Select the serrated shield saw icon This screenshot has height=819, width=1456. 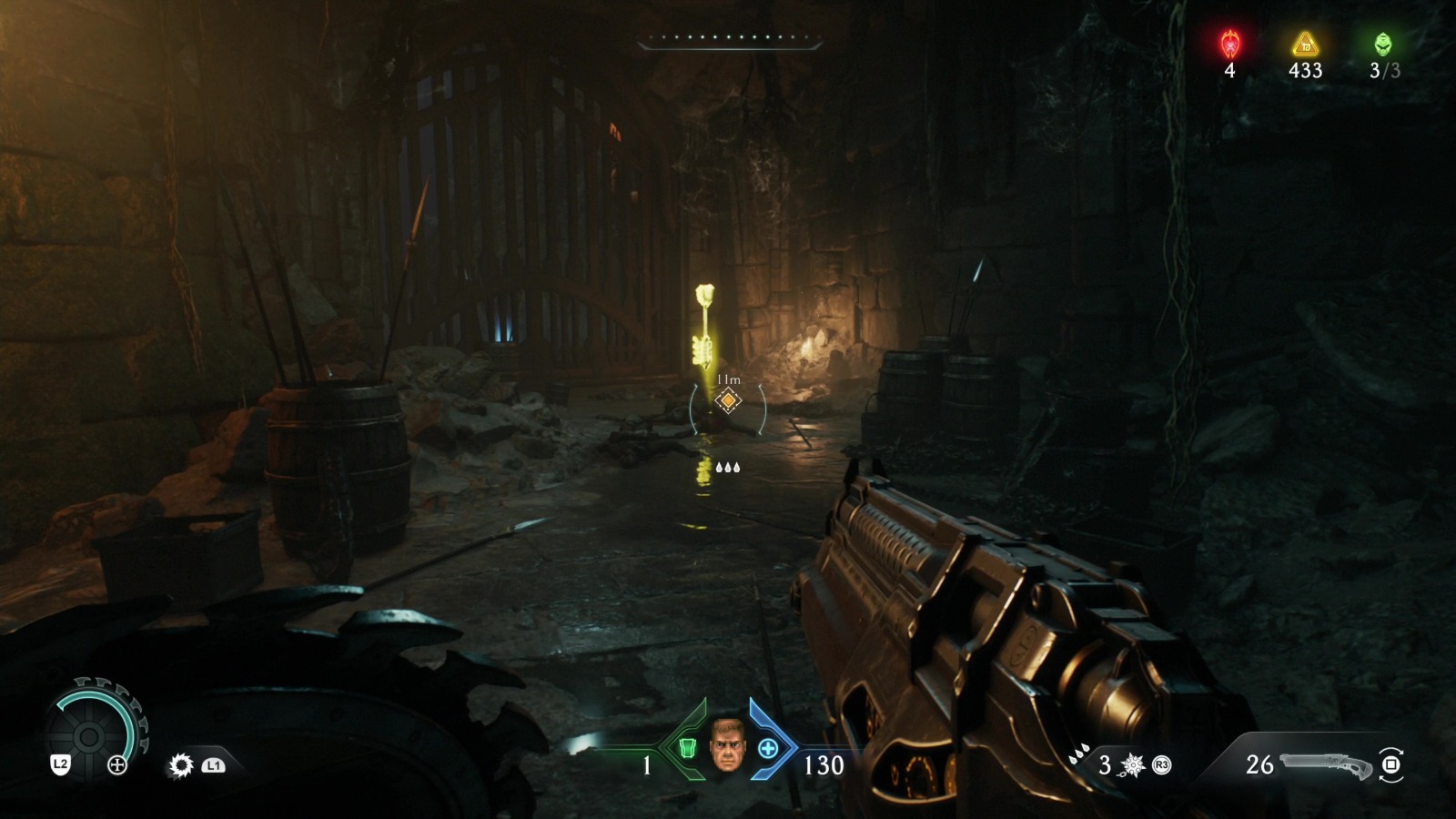pos(180,766)
